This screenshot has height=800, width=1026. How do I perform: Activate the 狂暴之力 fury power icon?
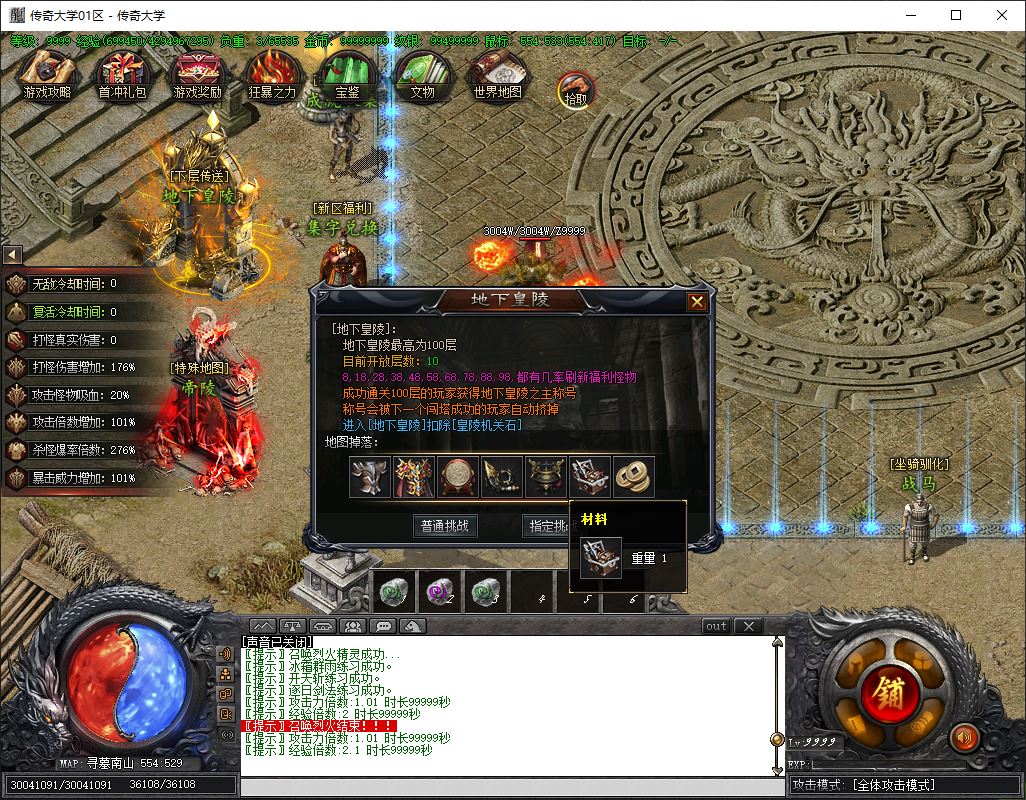pos(272,76)
